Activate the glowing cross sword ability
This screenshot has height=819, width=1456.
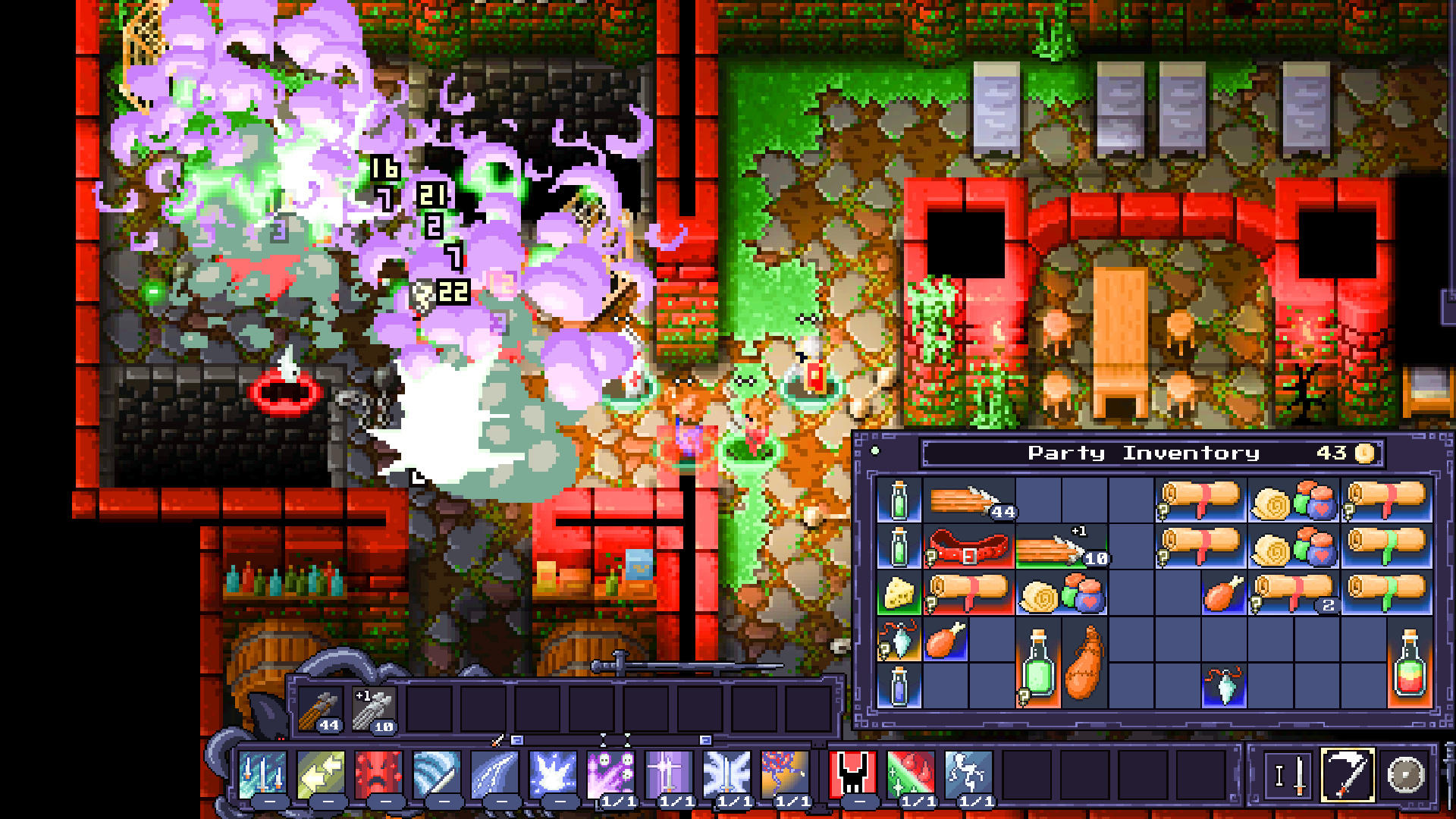[x=668, y=775]
